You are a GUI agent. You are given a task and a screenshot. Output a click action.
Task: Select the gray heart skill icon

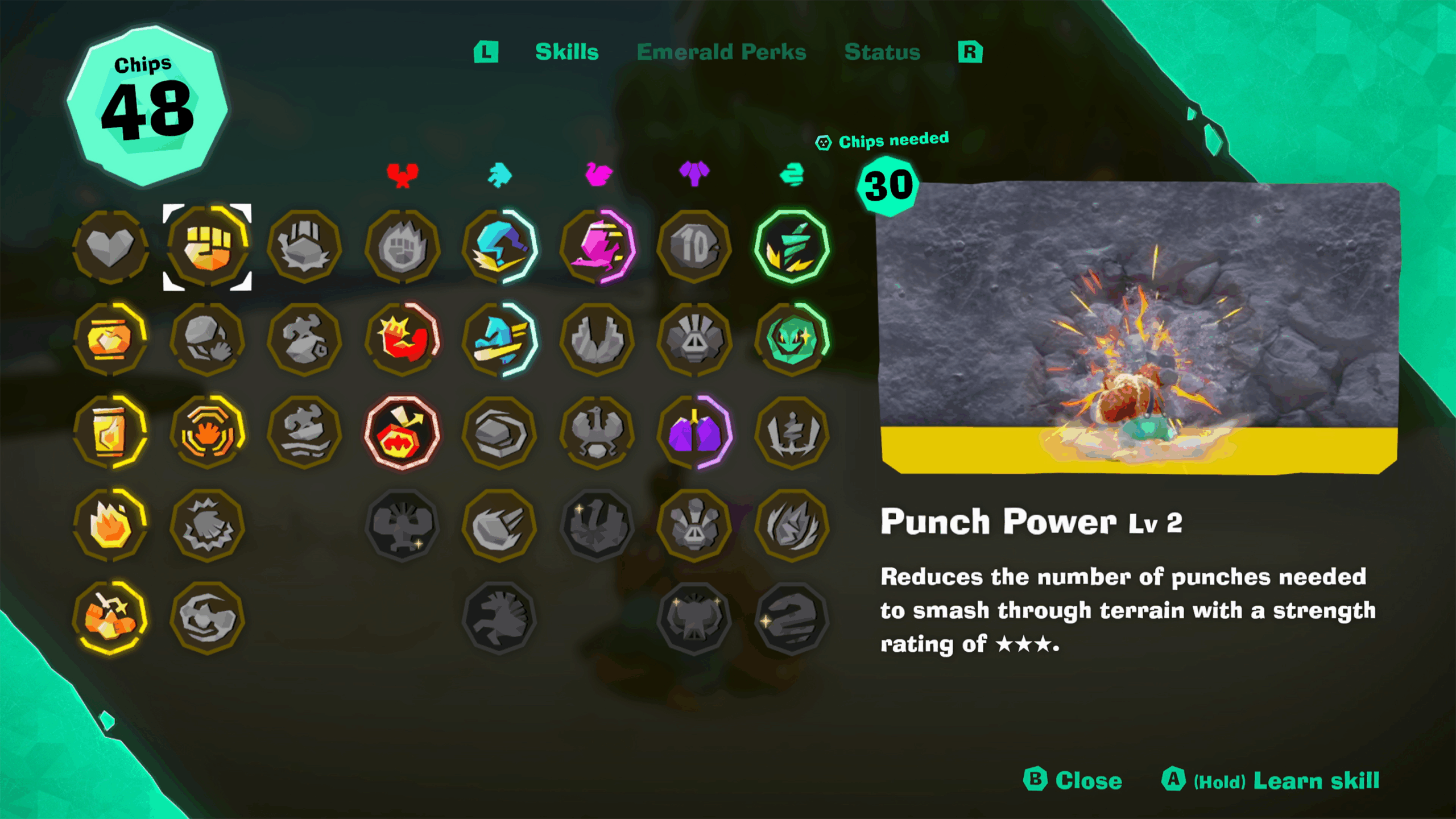[110, 247]
